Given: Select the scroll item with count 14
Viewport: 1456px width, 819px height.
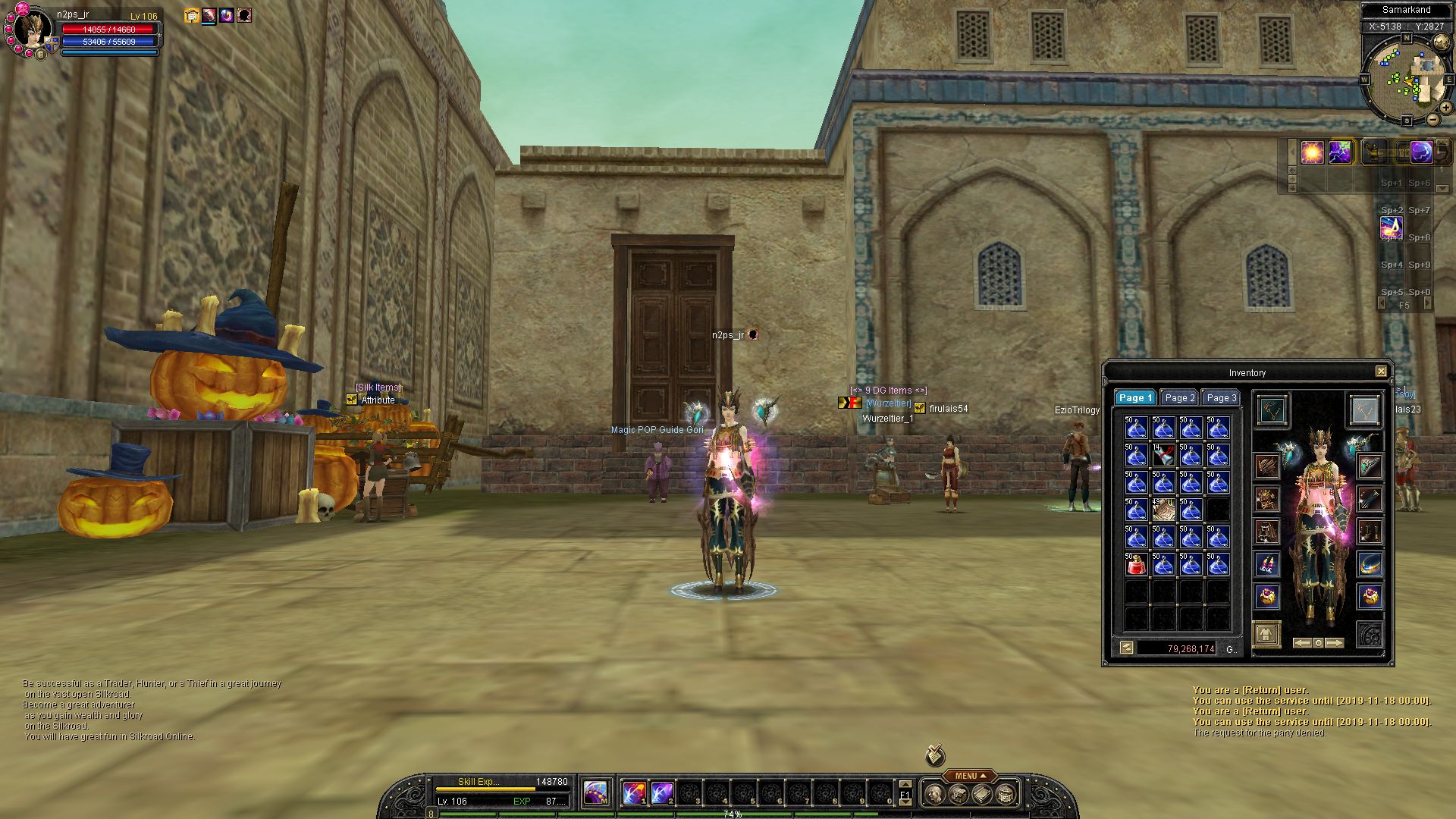Looking at the screenshot, I should [x=1163, y=455].
